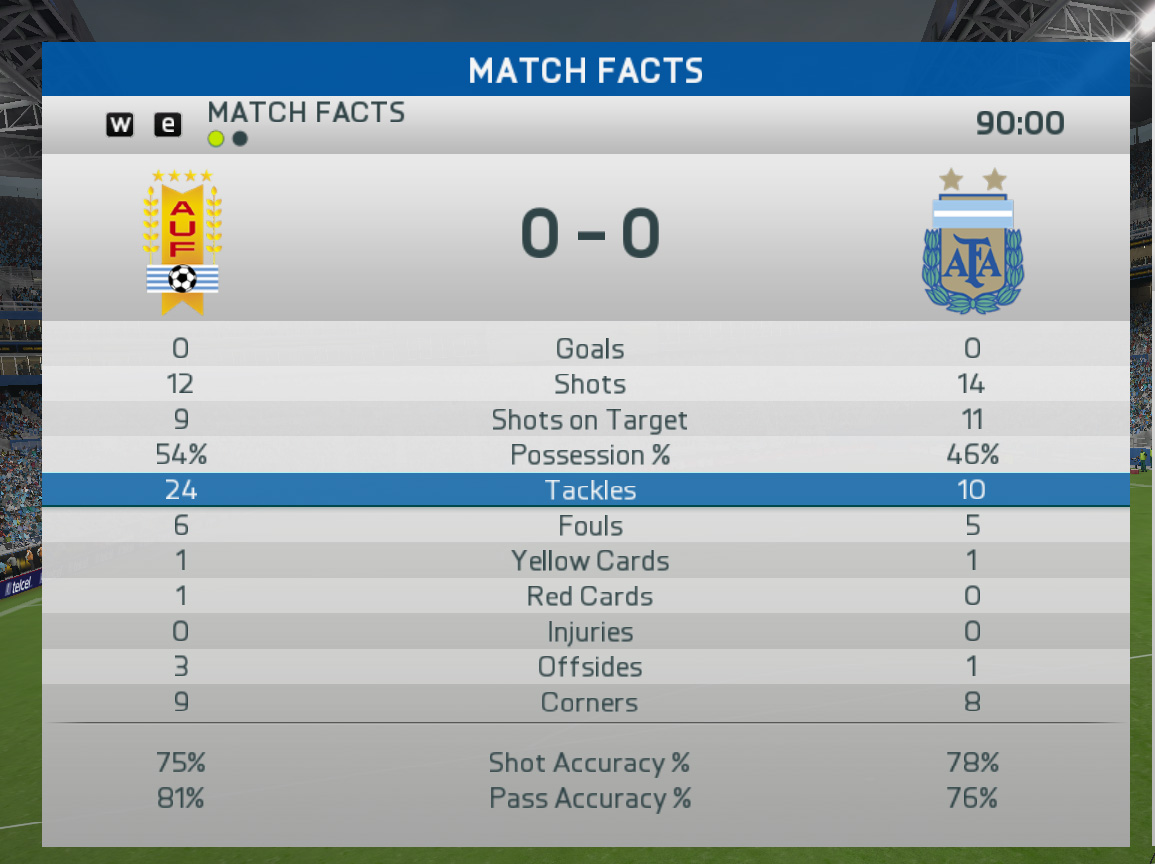This screenshot has width=1155, height=864.
Task: Choose the Shots on Target row
Action: click(589, 420)
